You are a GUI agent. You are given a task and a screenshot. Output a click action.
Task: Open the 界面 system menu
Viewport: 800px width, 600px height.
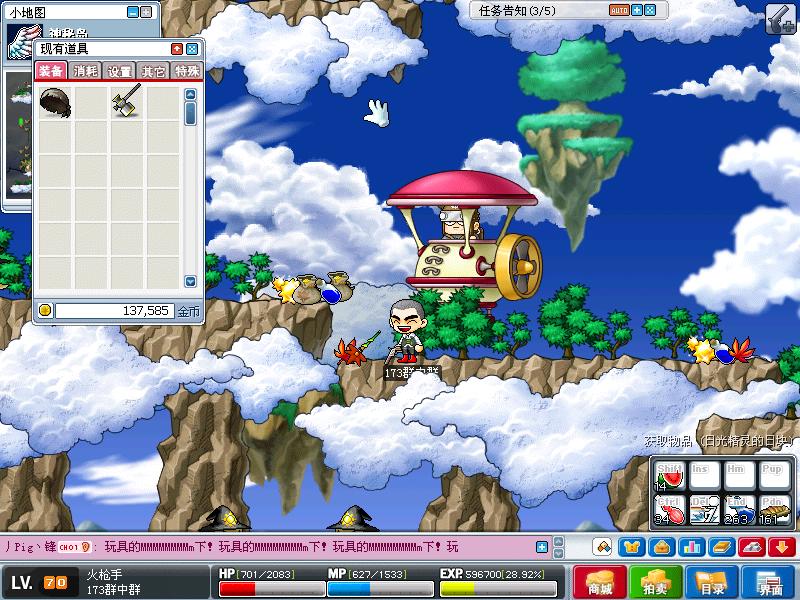coord(770,583)
